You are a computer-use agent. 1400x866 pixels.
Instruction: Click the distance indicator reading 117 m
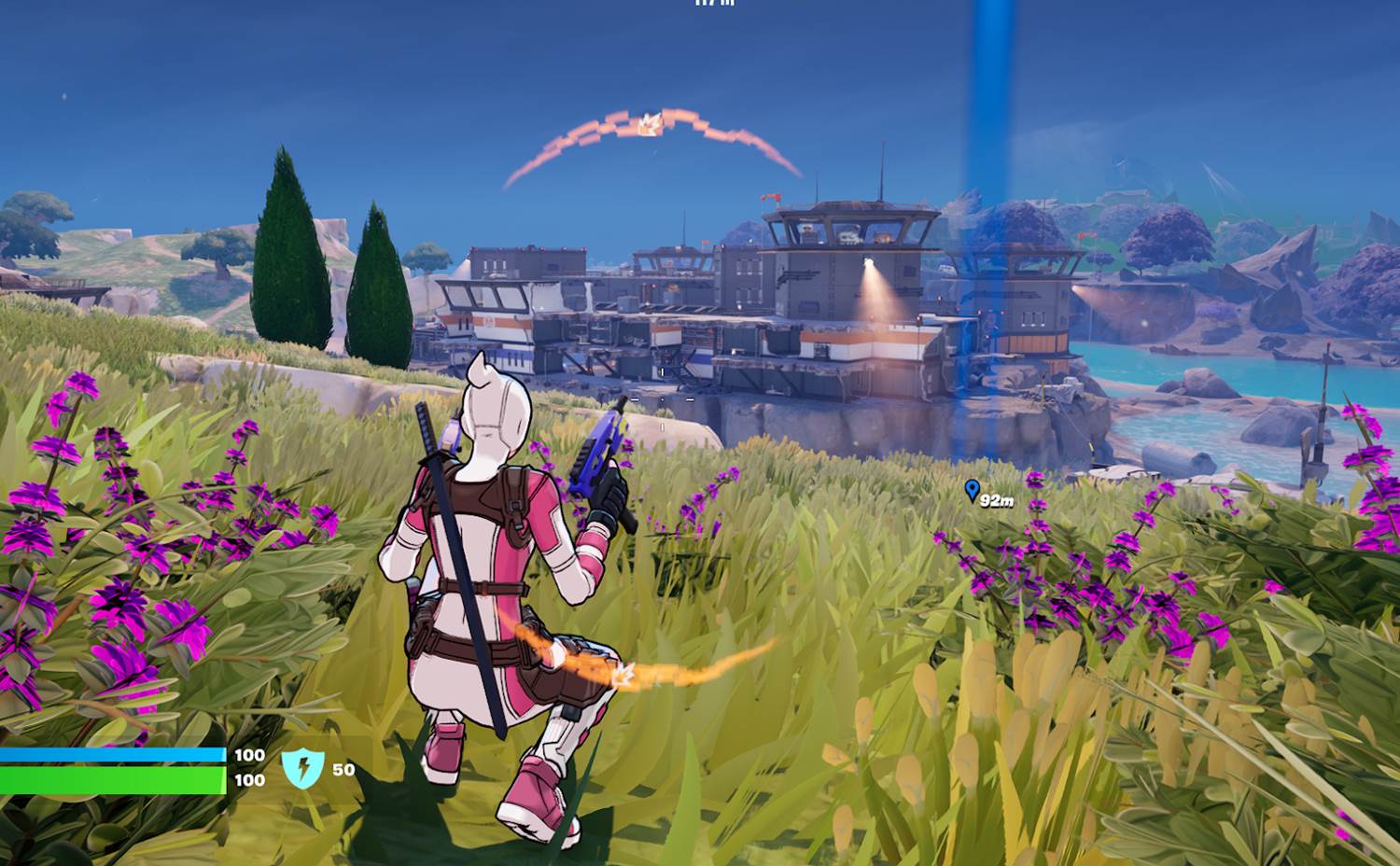(x=714, y=5)
